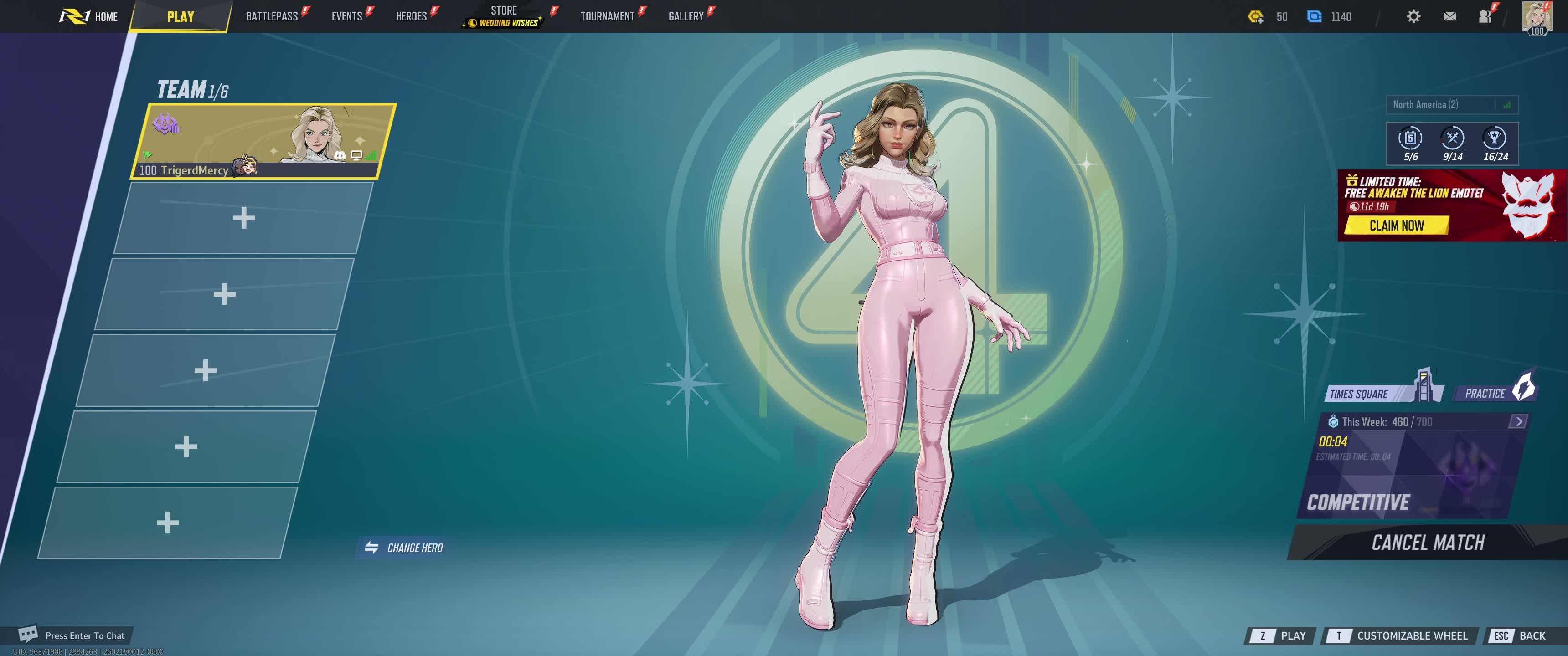Cancel the match search
Image resolution: width=1568 pixels, height=656 pixels.
pyautogui.click(x=1428, y=542)
